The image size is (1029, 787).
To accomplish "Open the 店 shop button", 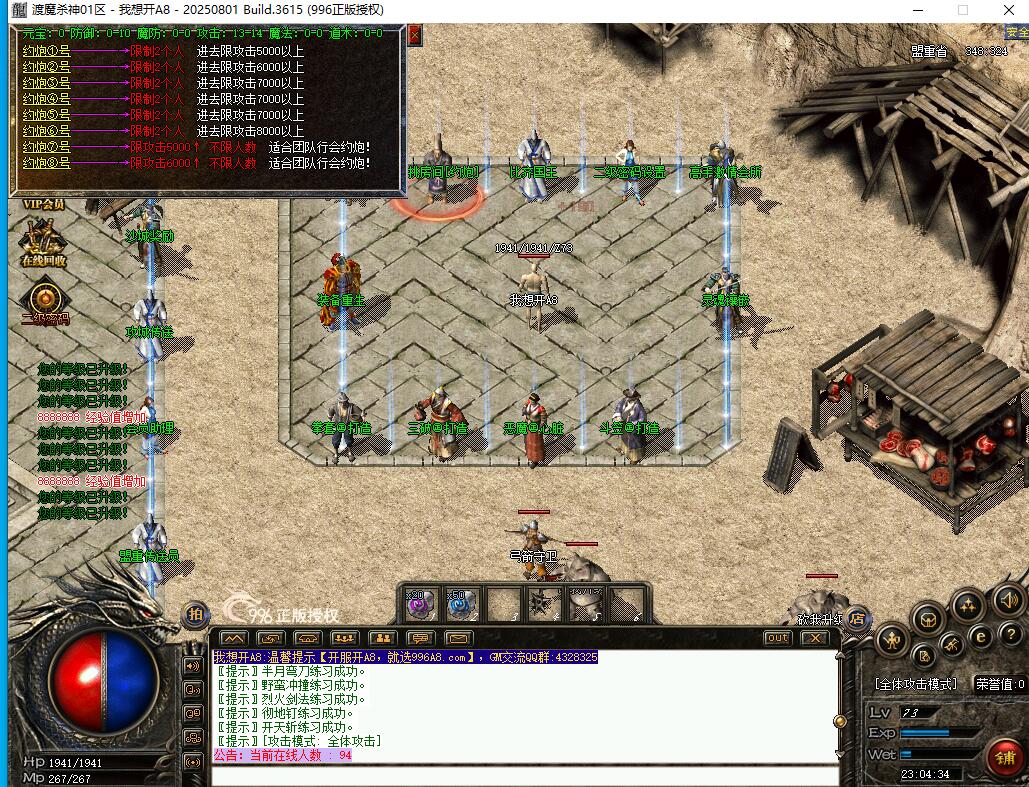I will tap(857, 619).
